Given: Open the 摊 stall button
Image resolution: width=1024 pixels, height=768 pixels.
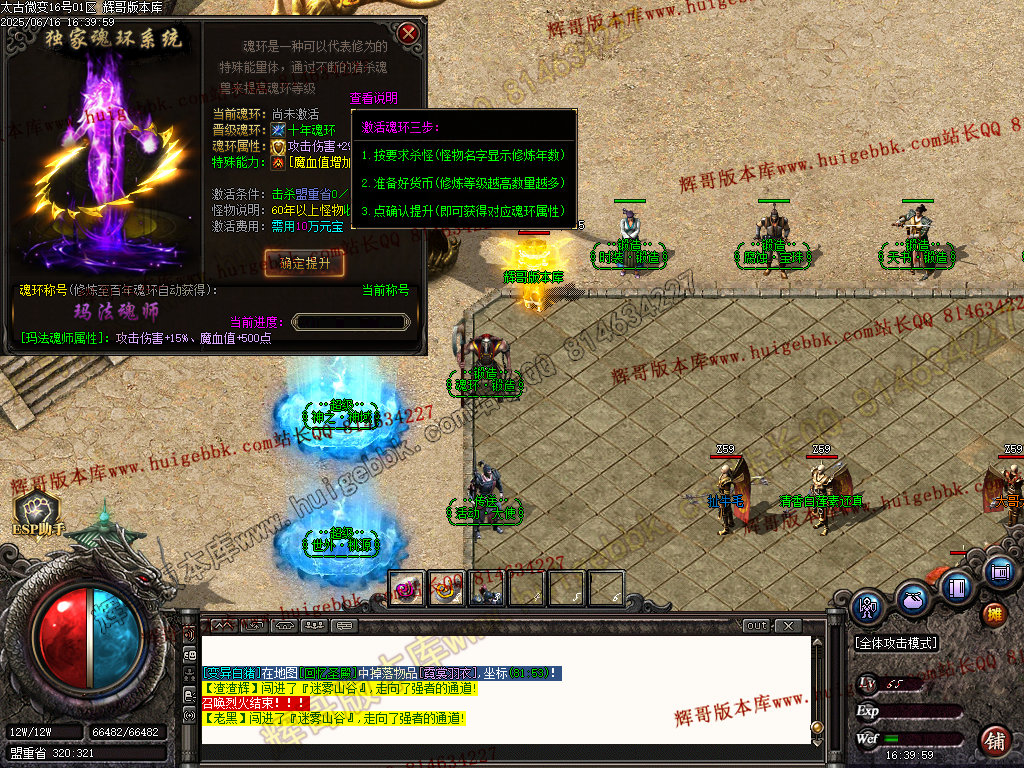Looking at the screenshot, I should pos(994,614).
